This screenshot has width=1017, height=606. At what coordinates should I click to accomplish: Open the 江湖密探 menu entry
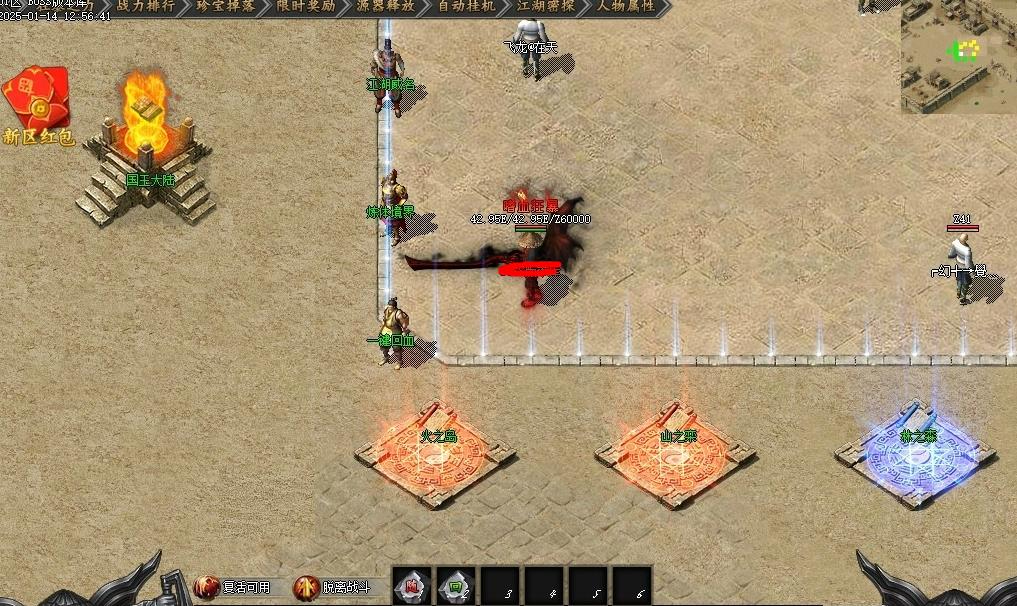(x=547, y=6)
